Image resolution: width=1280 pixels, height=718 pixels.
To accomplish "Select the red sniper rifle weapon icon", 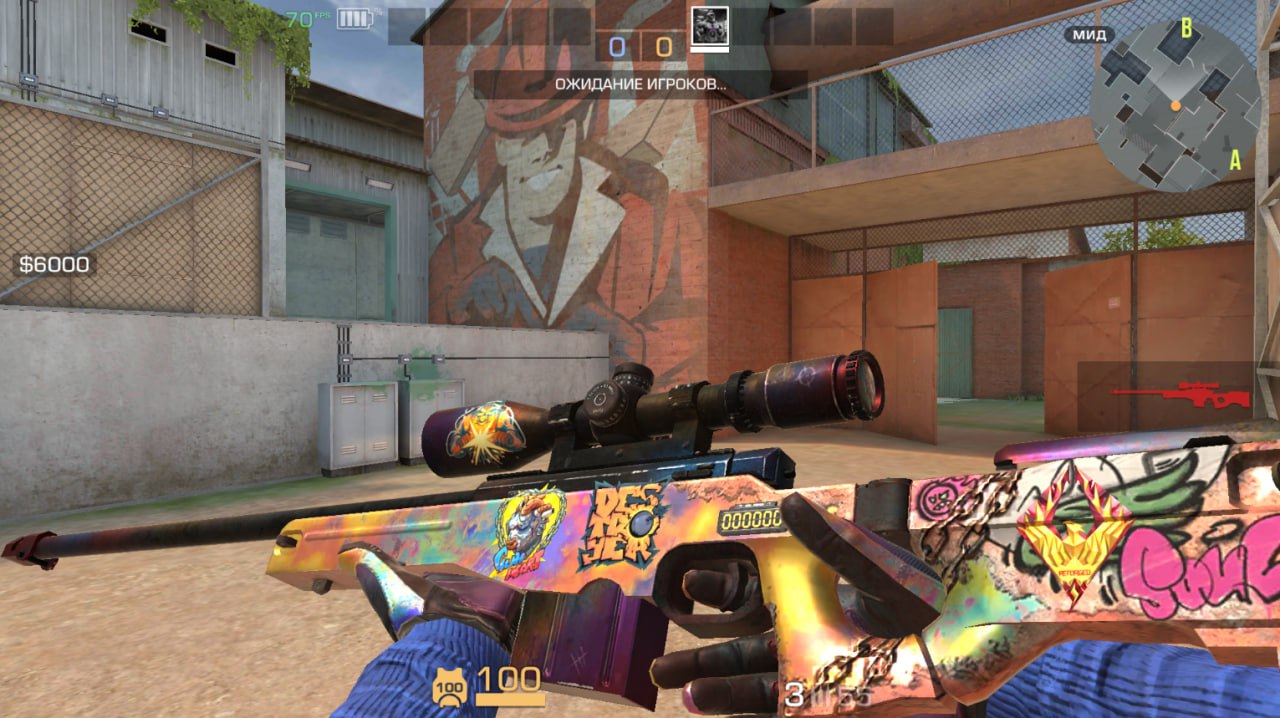I will 1180,392.
